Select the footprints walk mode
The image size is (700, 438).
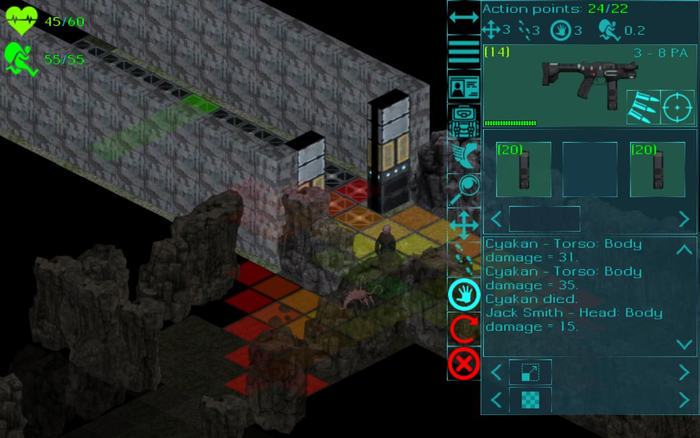click(x=464, y=258)
